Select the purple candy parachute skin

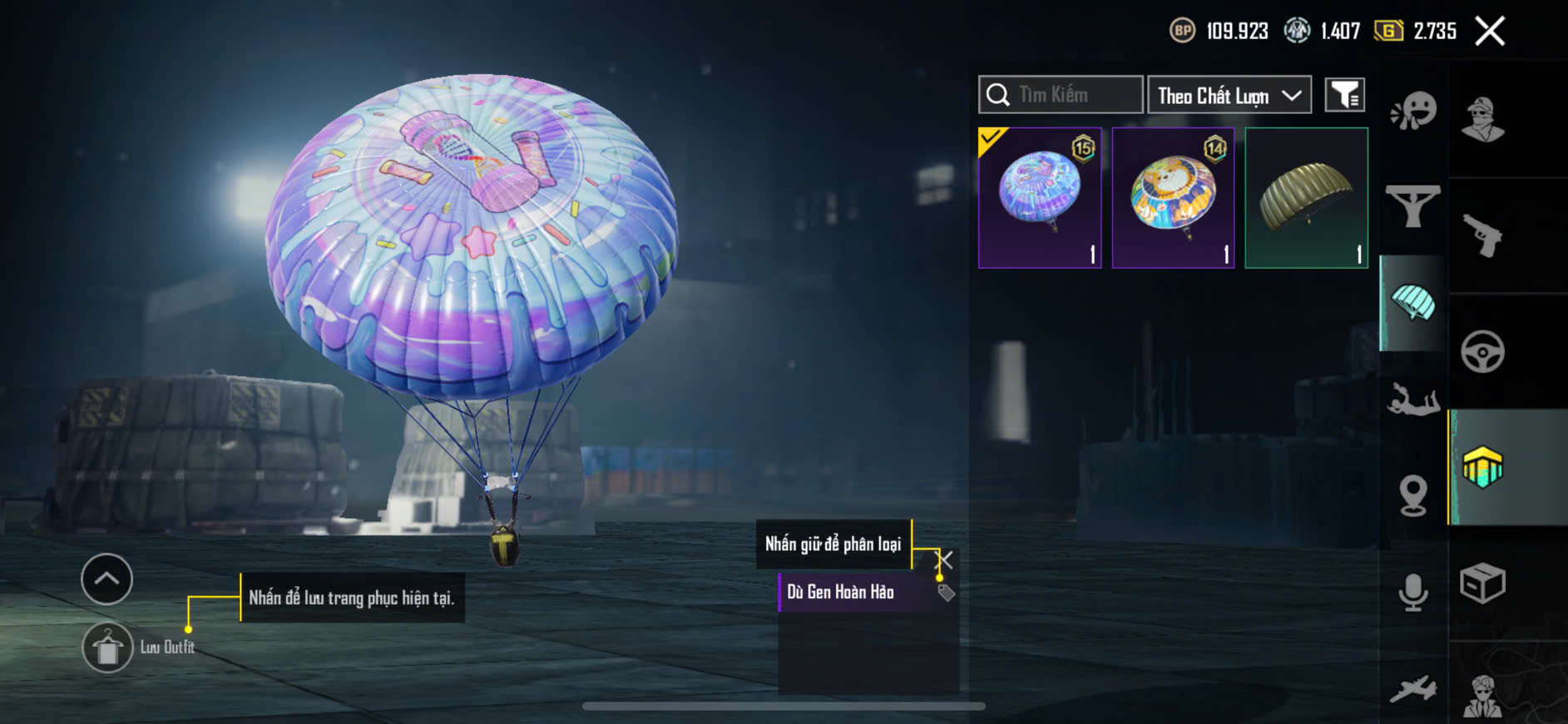click(1040, 197)
